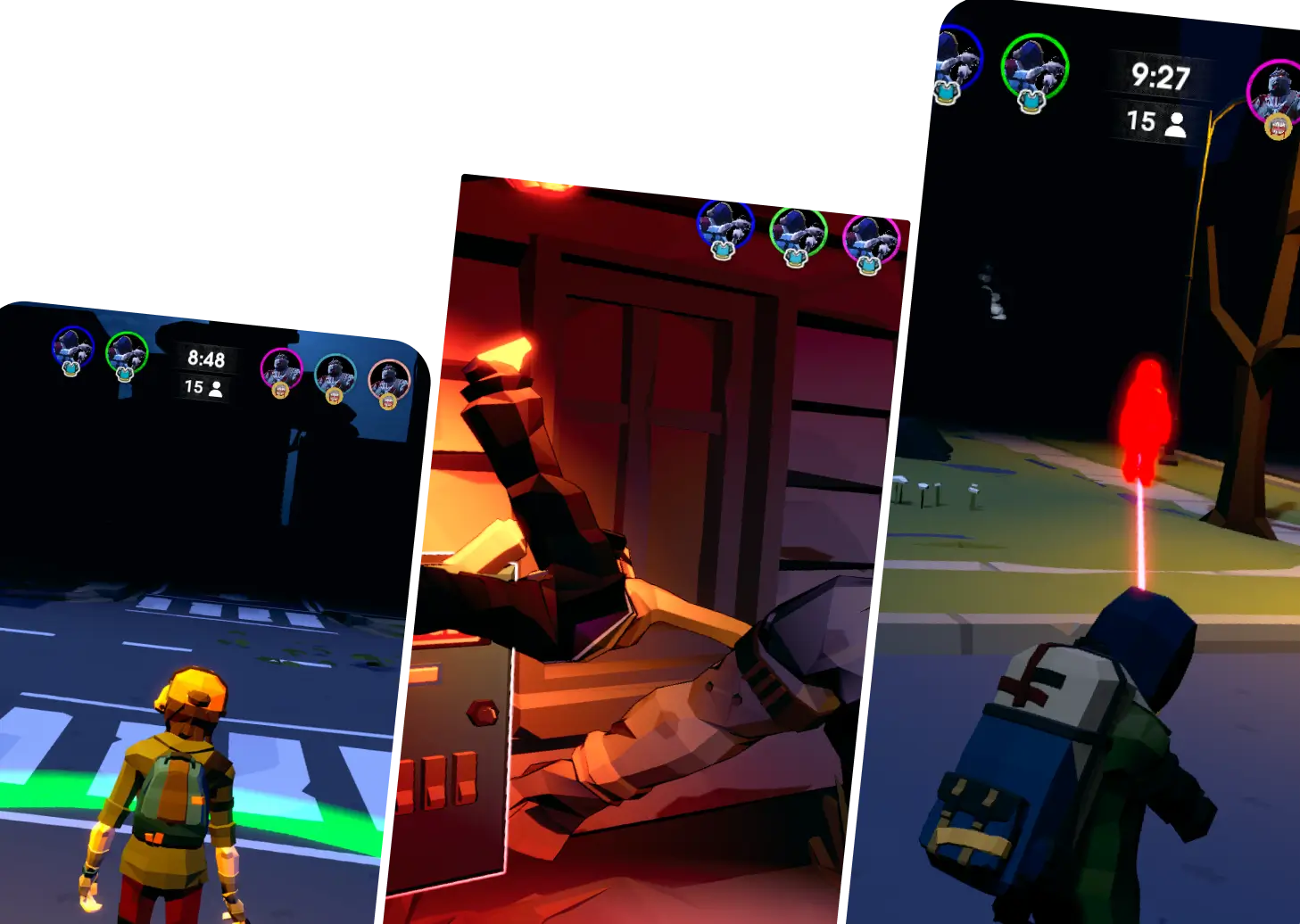Viewport: 1300px width, 924px height.
Task: Choose the green-ringed survivor avatar beside the 9:27 timer
Action: click(1034, 68)
